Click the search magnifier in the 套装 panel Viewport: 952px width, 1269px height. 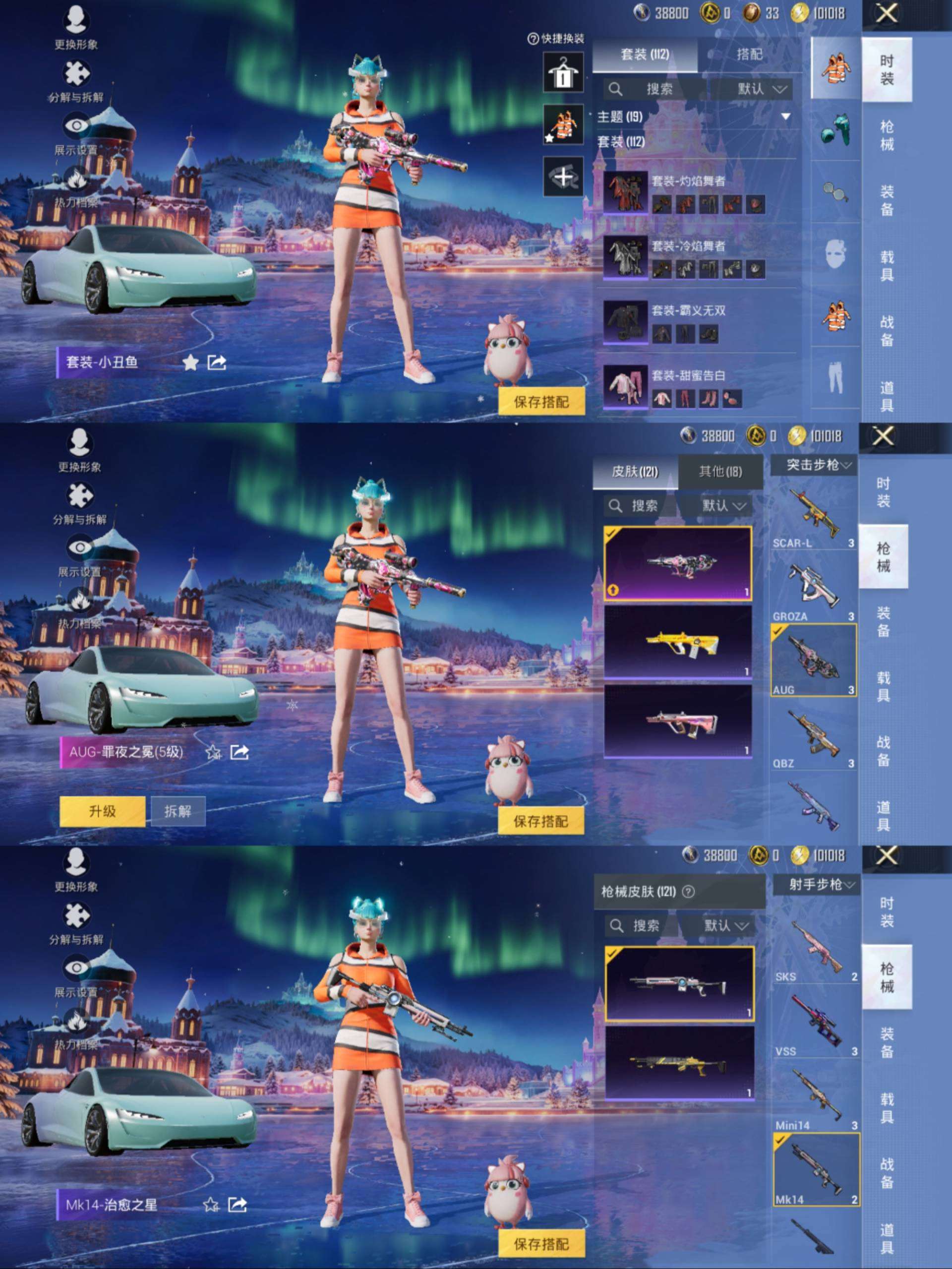coord(615,89)
